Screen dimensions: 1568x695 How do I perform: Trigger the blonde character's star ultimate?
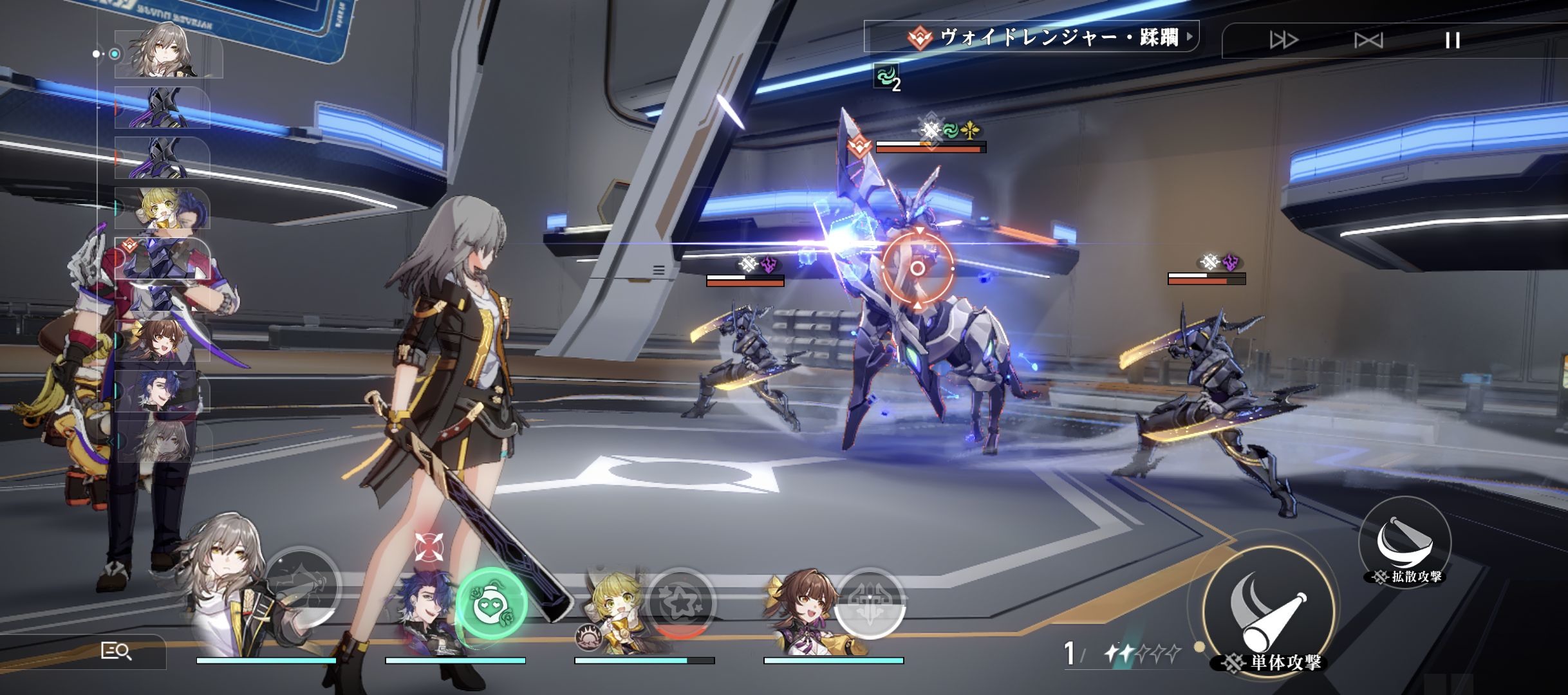pyautogui.click(x=681, y=603)
